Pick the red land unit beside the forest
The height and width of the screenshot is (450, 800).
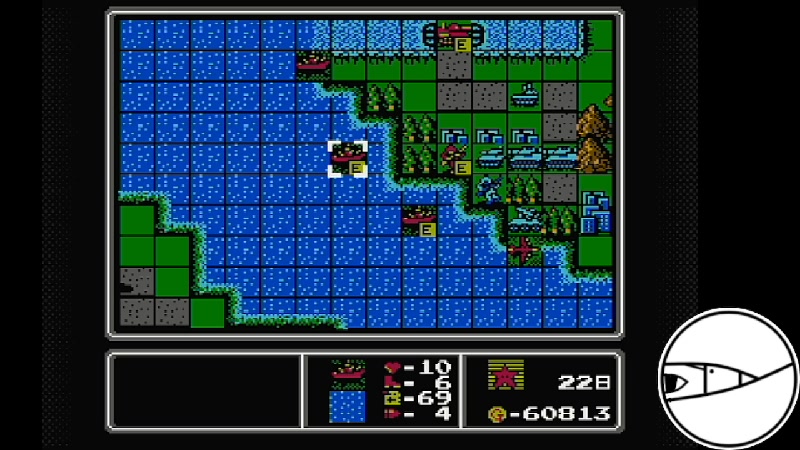click(x=455, y=158)
